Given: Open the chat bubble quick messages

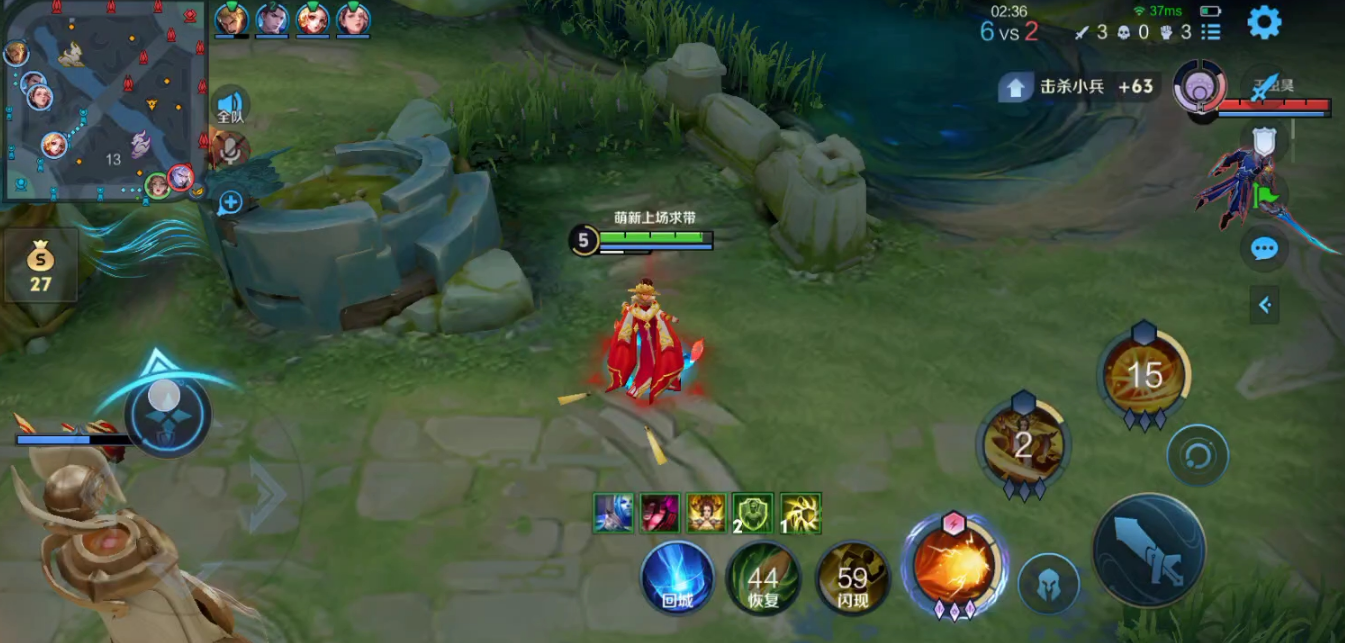Looking at the screenshot, I should coord(1264,248).
